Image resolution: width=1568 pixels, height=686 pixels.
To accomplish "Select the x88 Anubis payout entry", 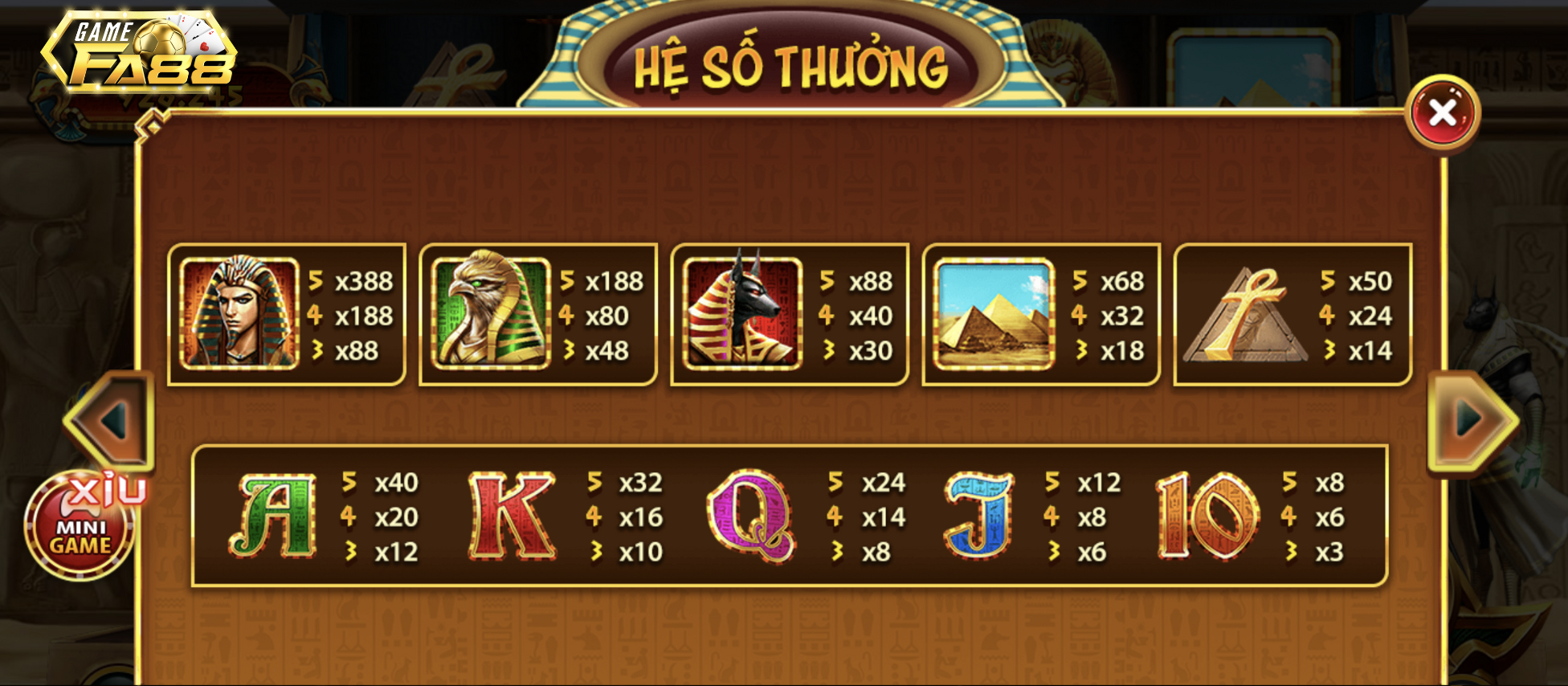I will [871, 282].
